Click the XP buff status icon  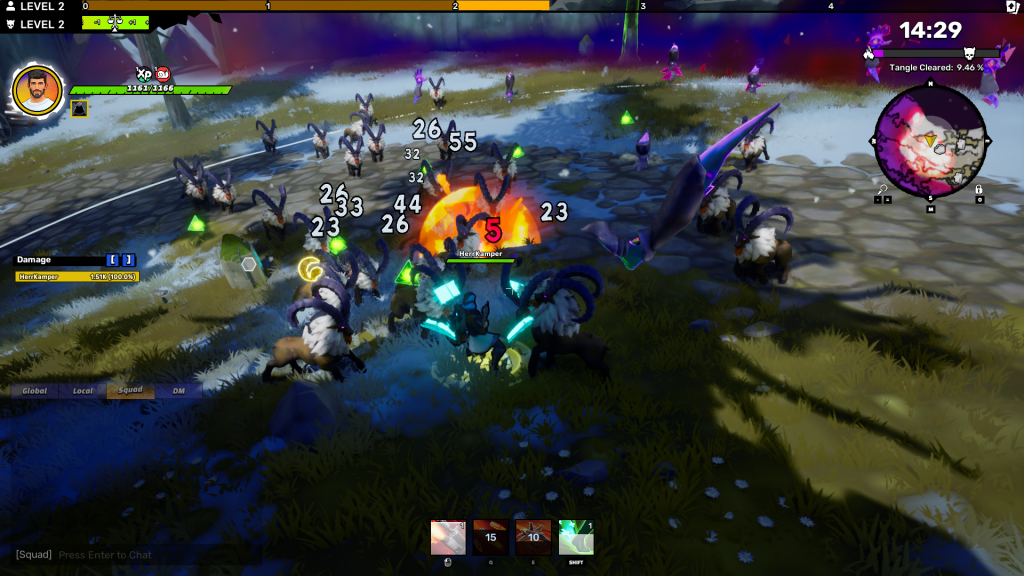click(143, 73)
